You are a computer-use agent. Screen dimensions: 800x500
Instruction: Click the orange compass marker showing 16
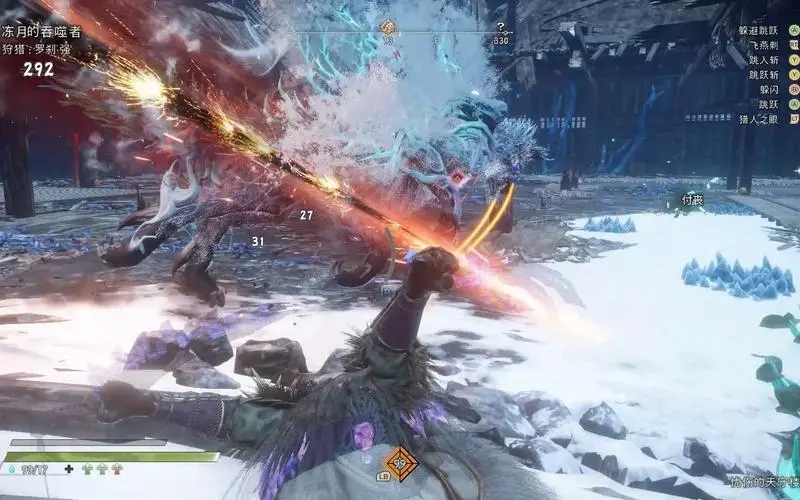388,28
